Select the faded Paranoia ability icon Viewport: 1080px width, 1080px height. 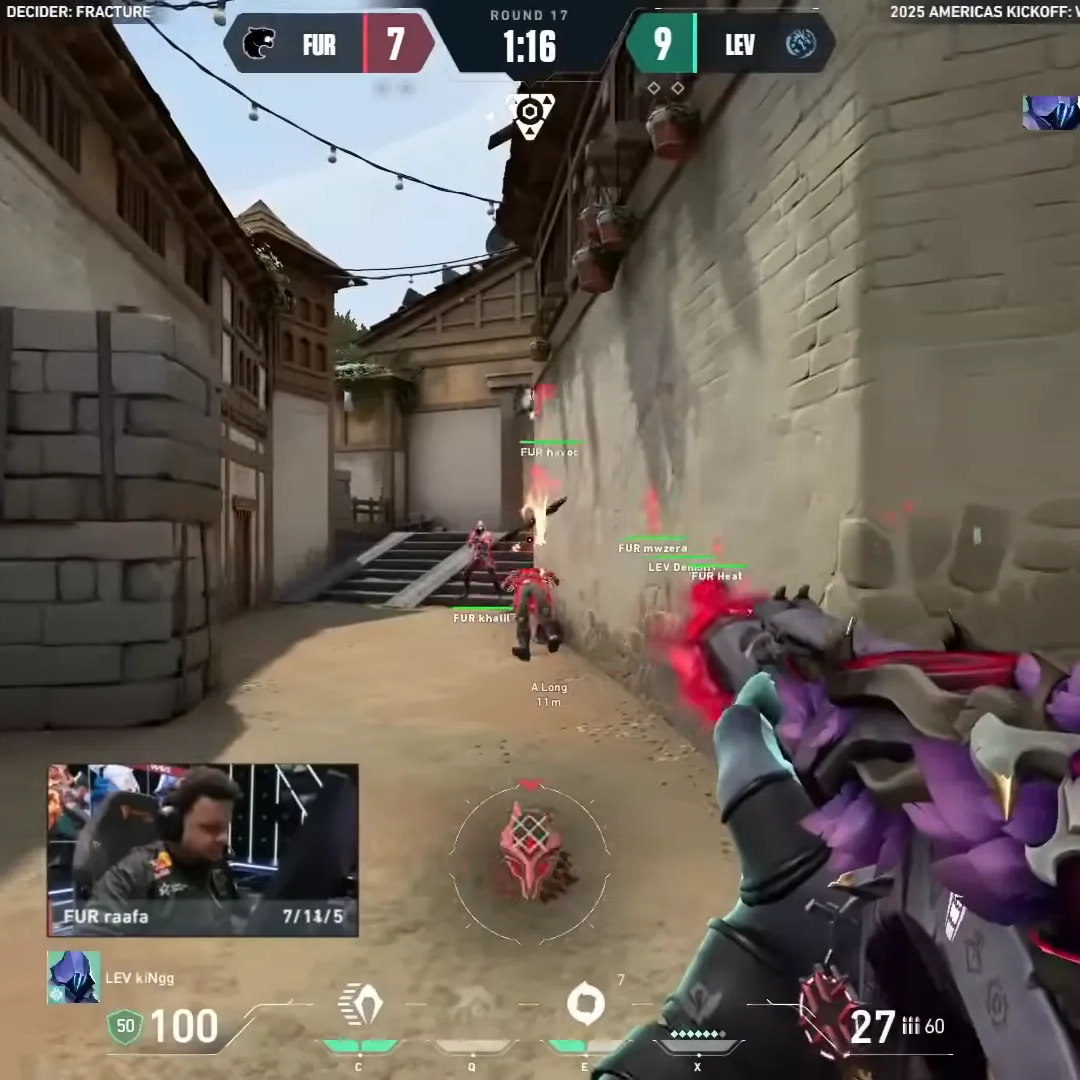pos(472,1005)
